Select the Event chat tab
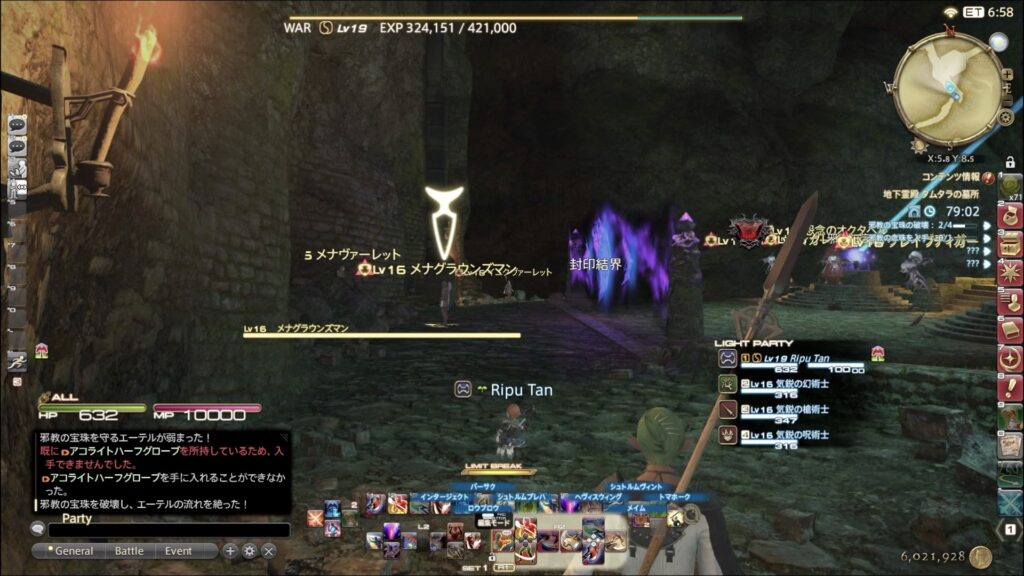 tap(179, 551)
